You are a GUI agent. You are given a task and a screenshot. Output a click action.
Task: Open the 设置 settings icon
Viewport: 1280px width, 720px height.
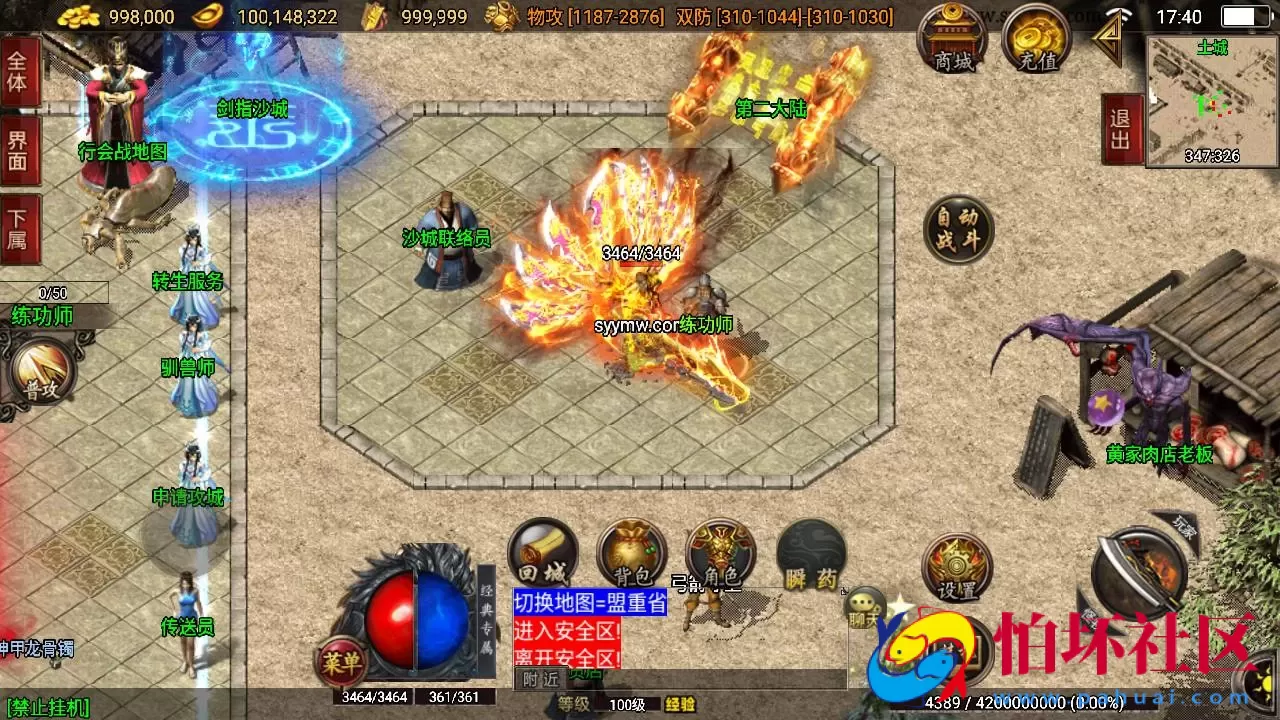coord(957,568)
